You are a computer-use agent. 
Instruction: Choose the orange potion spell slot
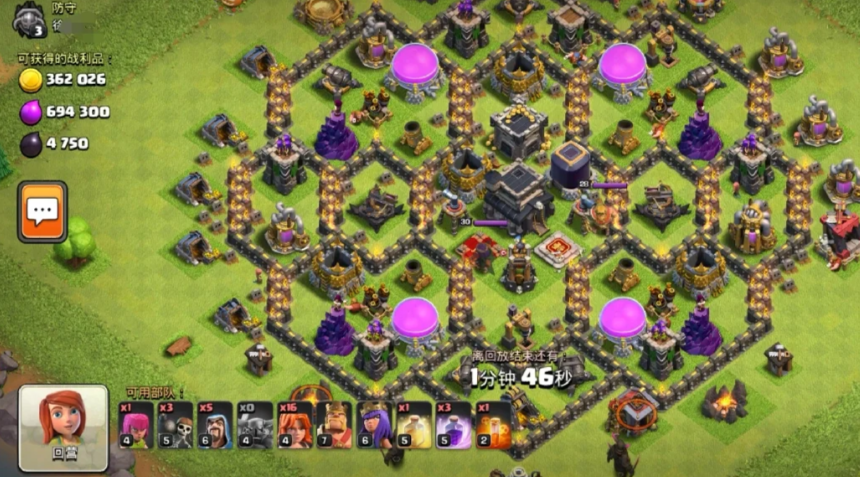pos(492,425)
